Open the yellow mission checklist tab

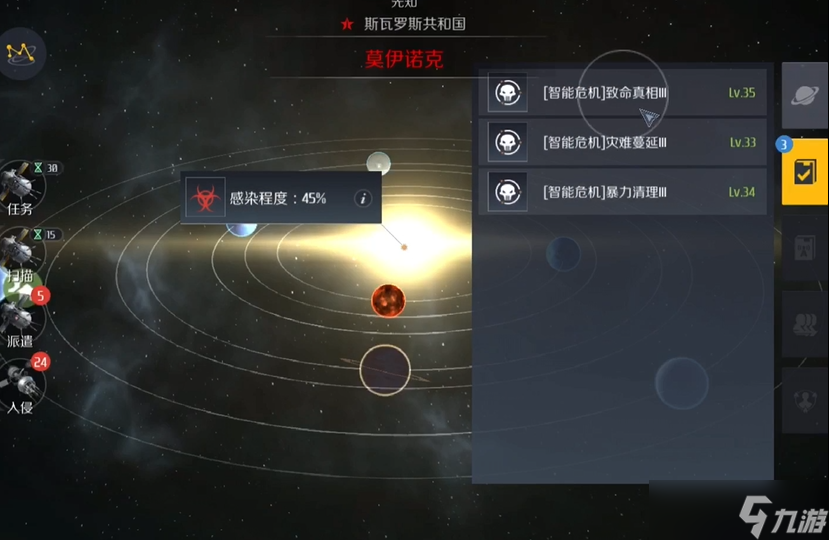tap(804, 171)
